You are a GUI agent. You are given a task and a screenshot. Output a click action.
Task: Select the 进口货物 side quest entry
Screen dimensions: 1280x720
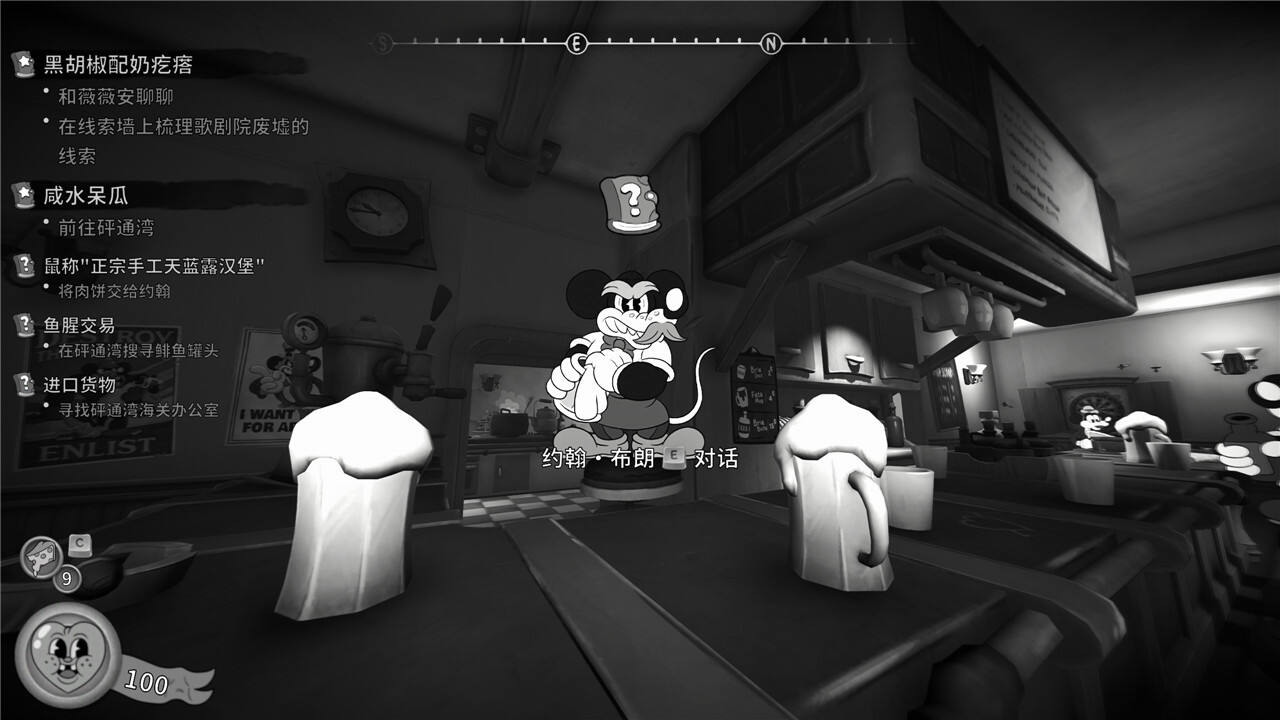(79, 384)
